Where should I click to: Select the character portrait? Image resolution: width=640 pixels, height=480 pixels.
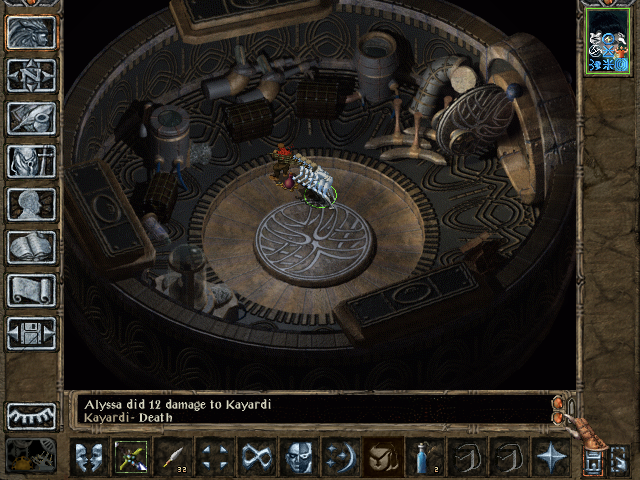click(608, 40)
